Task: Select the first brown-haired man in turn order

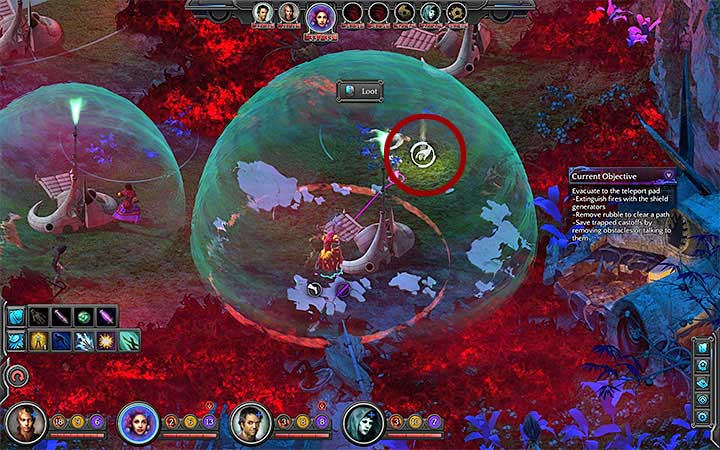Action: coord(263,13)
